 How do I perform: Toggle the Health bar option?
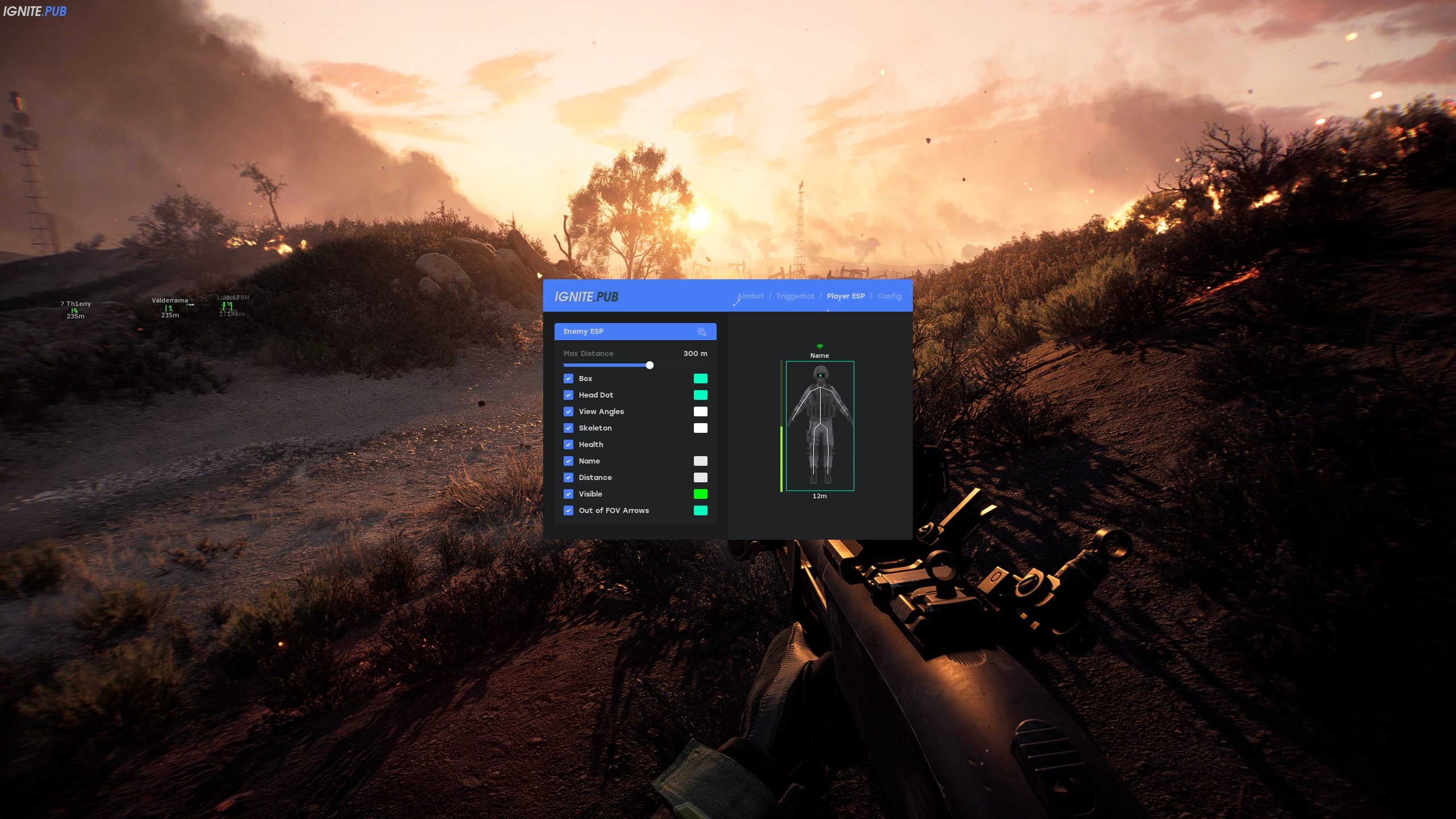point(569,444)
